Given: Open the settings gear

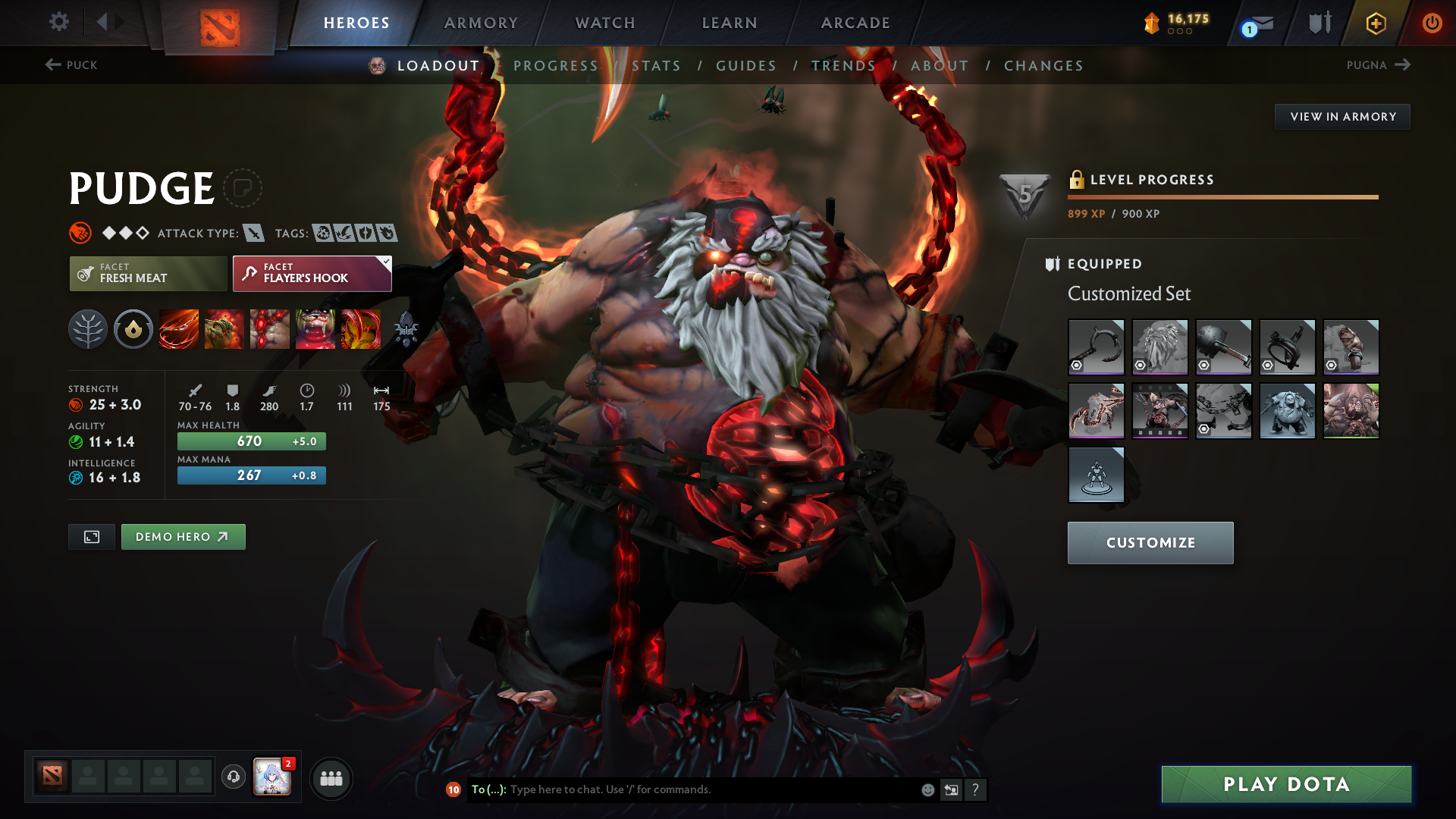Looking at the screenshot, I should (x=58, y=22).
